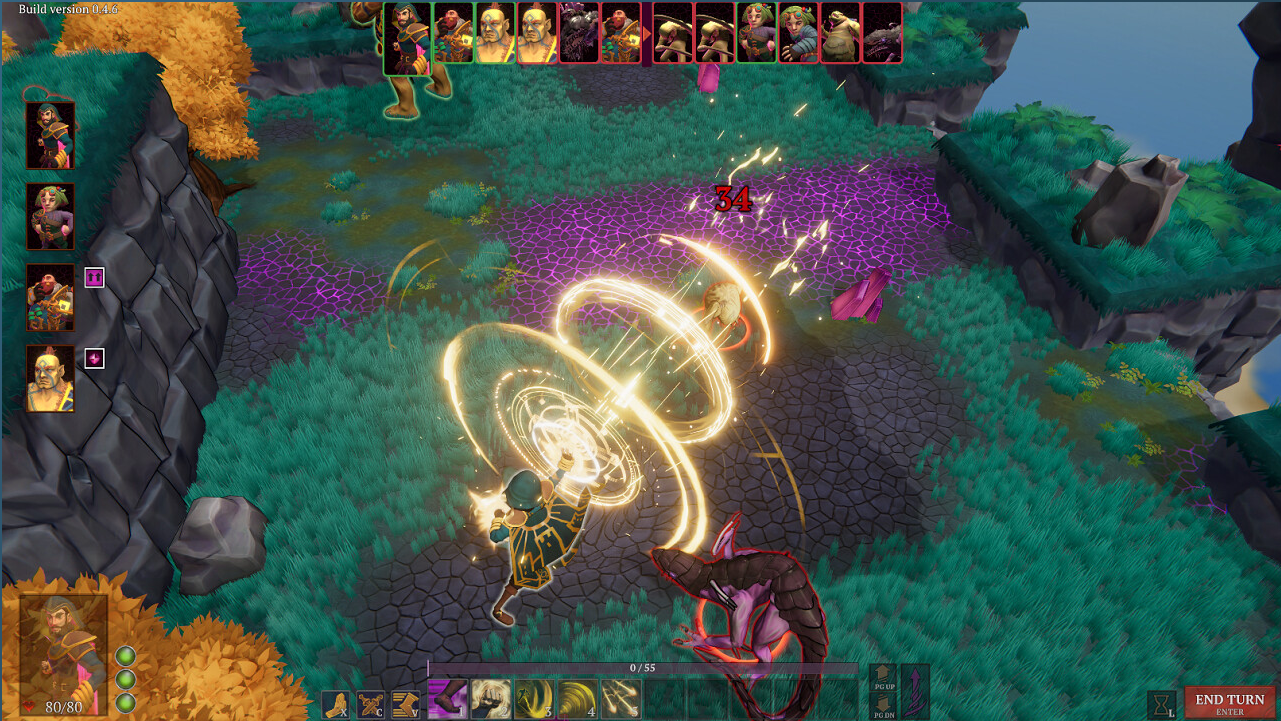Click the hourglass wait icon labeled L
This screenshot has height=721, width=1281.
1160,705
